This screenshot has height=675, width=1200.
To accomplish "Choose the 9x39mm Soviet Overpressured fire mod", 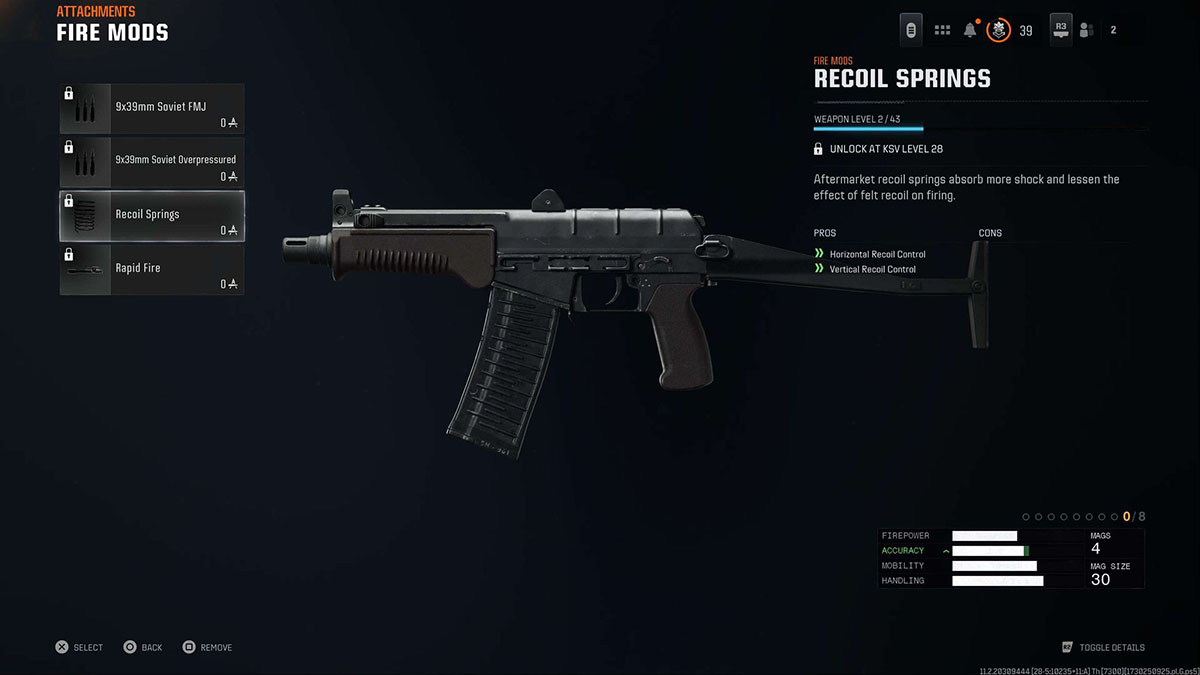I will tap(152, 163).
